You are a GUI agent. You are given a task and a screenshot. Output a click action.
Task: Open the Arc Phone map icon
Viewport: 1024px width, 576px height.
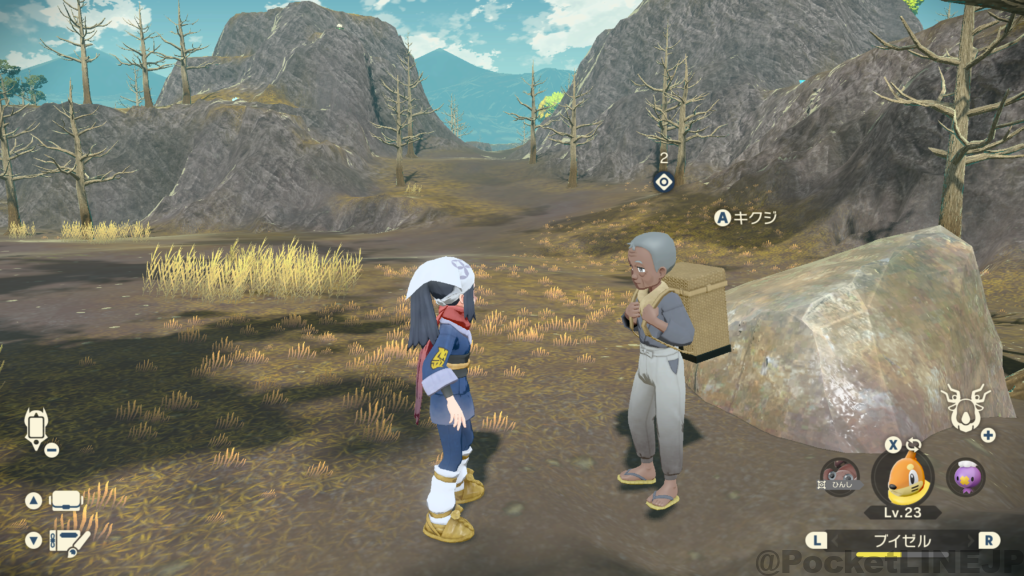36,428
